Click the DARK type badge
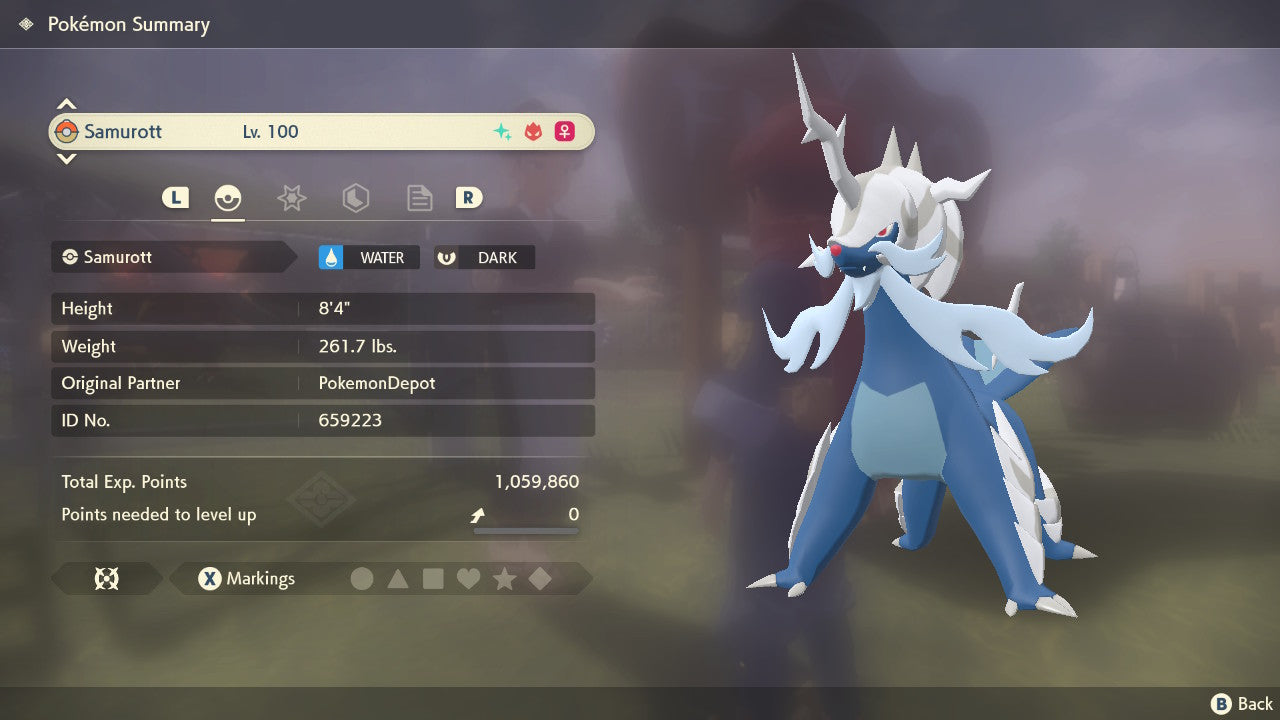Image resolution: width=1280 pixels, height=720 pixels. (x=485, y=258)
